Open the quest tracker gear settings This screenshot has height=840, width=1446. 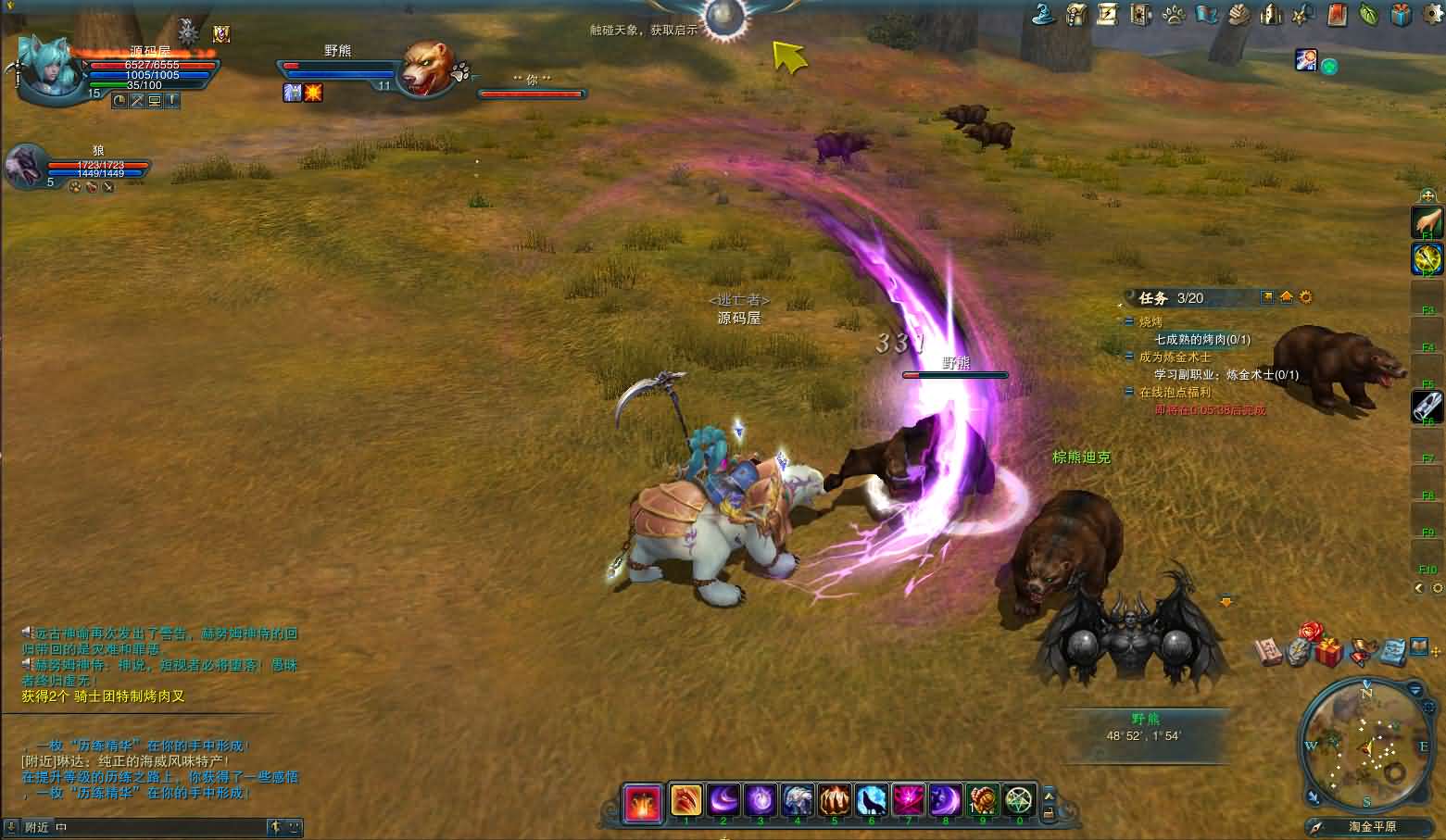pyautogui.click(x=1306, y=297)
